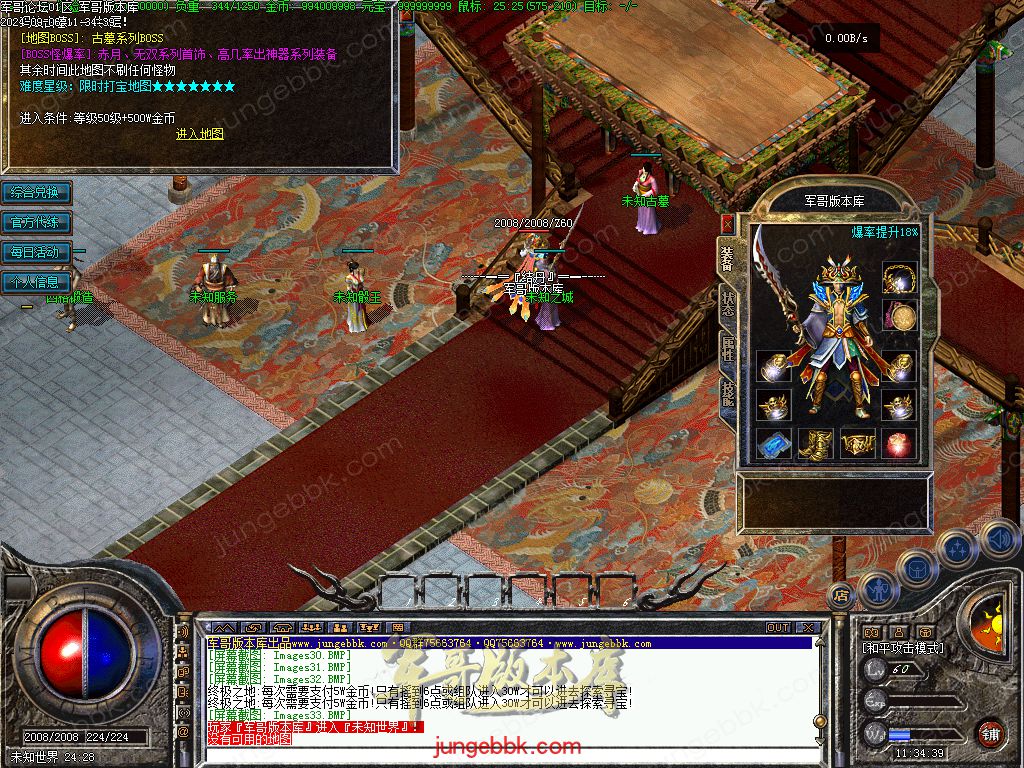Open the red 铺 stall button

click(990, 733)
